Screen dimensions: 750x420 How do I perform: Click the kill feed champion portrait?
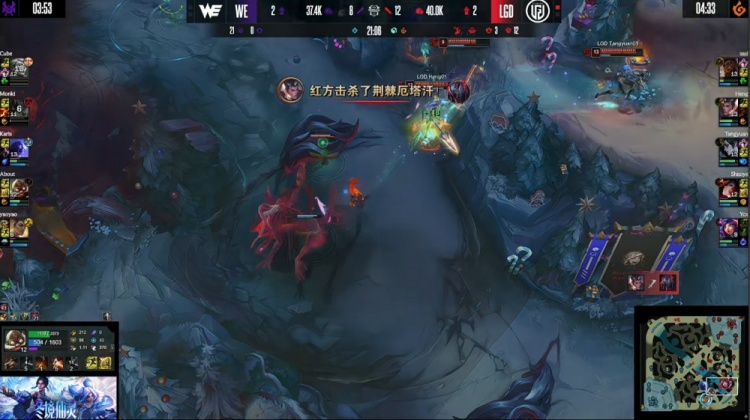[x=291, y=89]
